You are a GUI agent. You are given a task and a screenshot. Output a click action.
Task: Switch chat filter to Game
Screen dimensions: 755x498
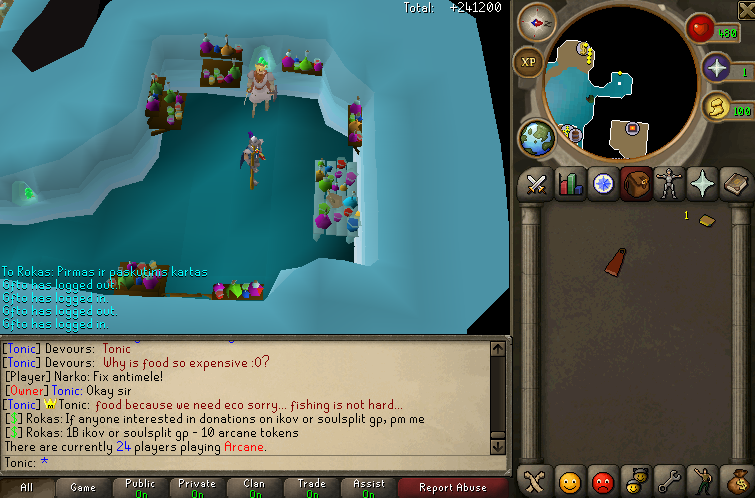tap(83, 487)
